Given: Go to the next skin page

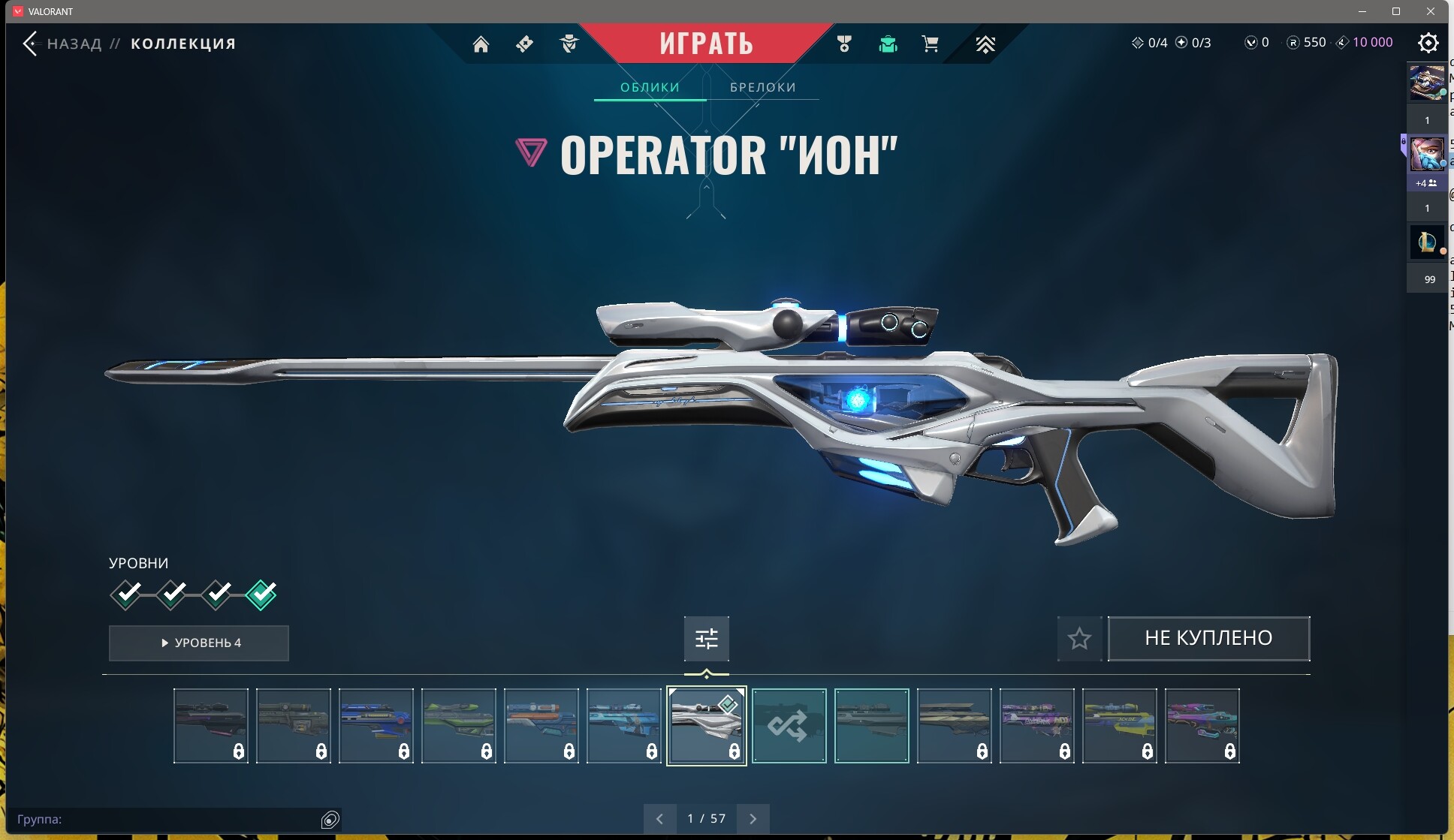Looking at the screenshot, I should pos(753,818).
